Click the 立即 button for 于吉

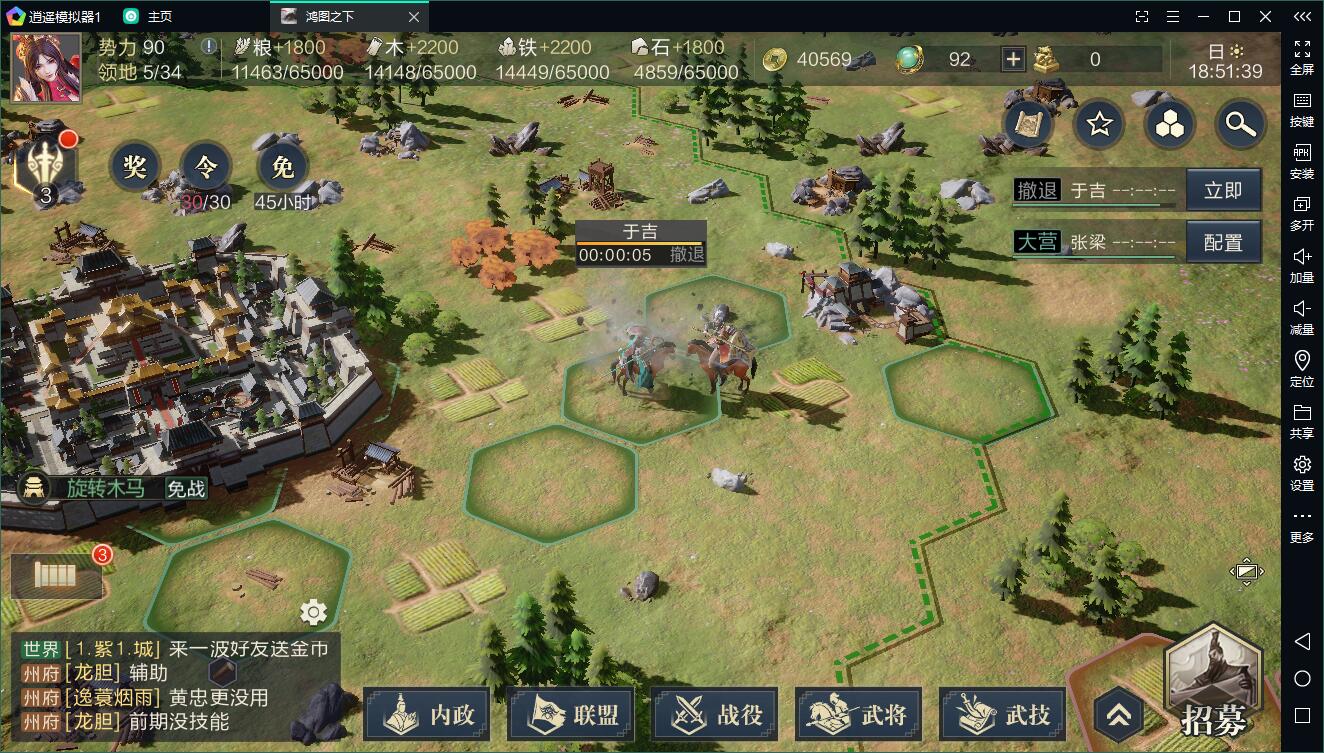click(x=1223, y=190)
